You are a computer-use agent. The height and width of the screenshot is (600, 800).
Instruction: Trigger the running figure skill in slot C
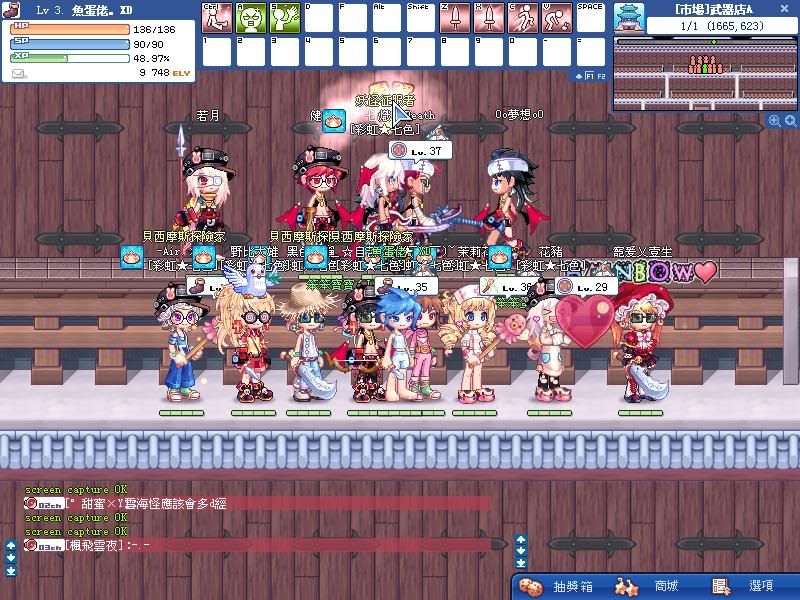(523, 18)
